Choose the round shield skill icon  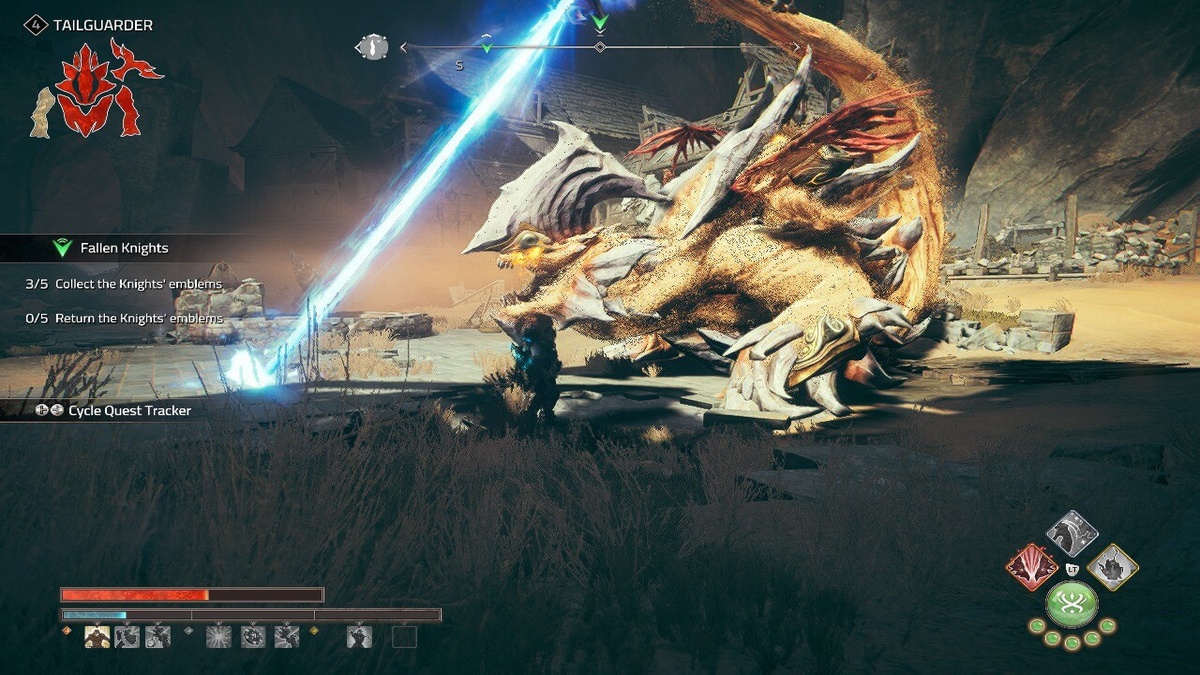point(253,636)
